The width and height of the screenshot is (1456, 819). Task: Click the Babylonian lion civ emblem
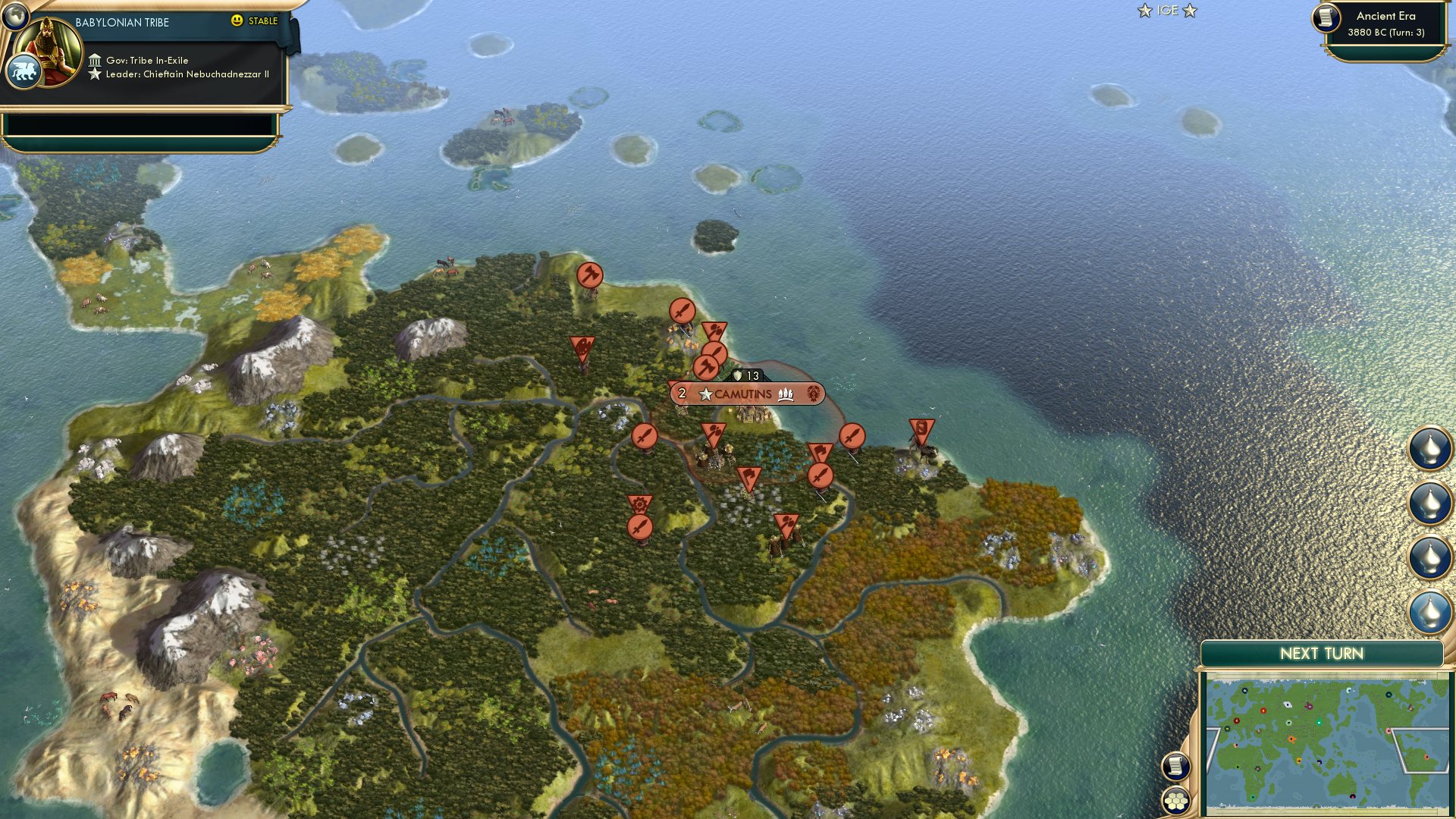[x=25, y=70]
